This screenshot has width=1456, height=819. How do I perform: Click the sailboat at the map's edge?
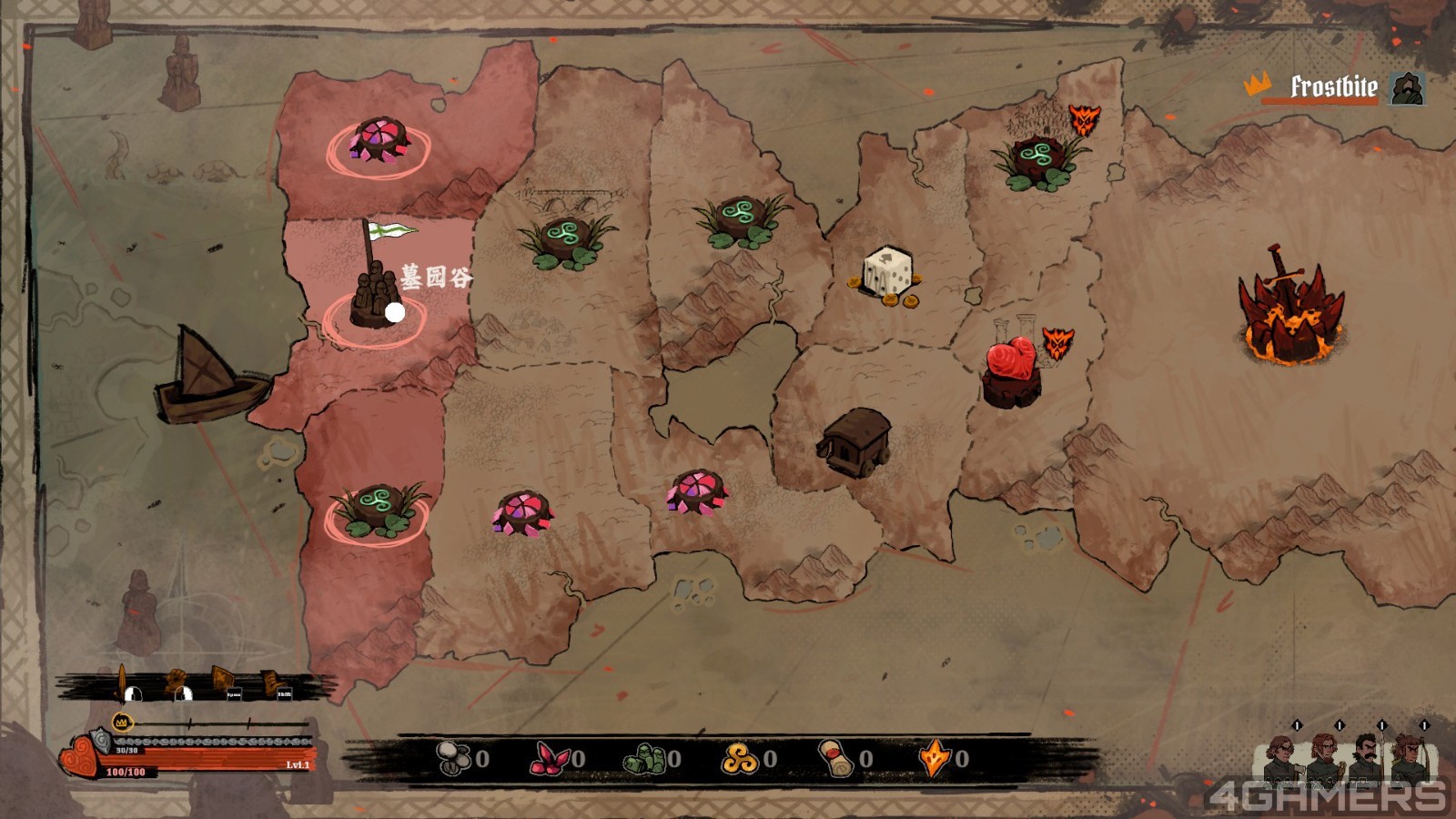(x=211, y=378)
